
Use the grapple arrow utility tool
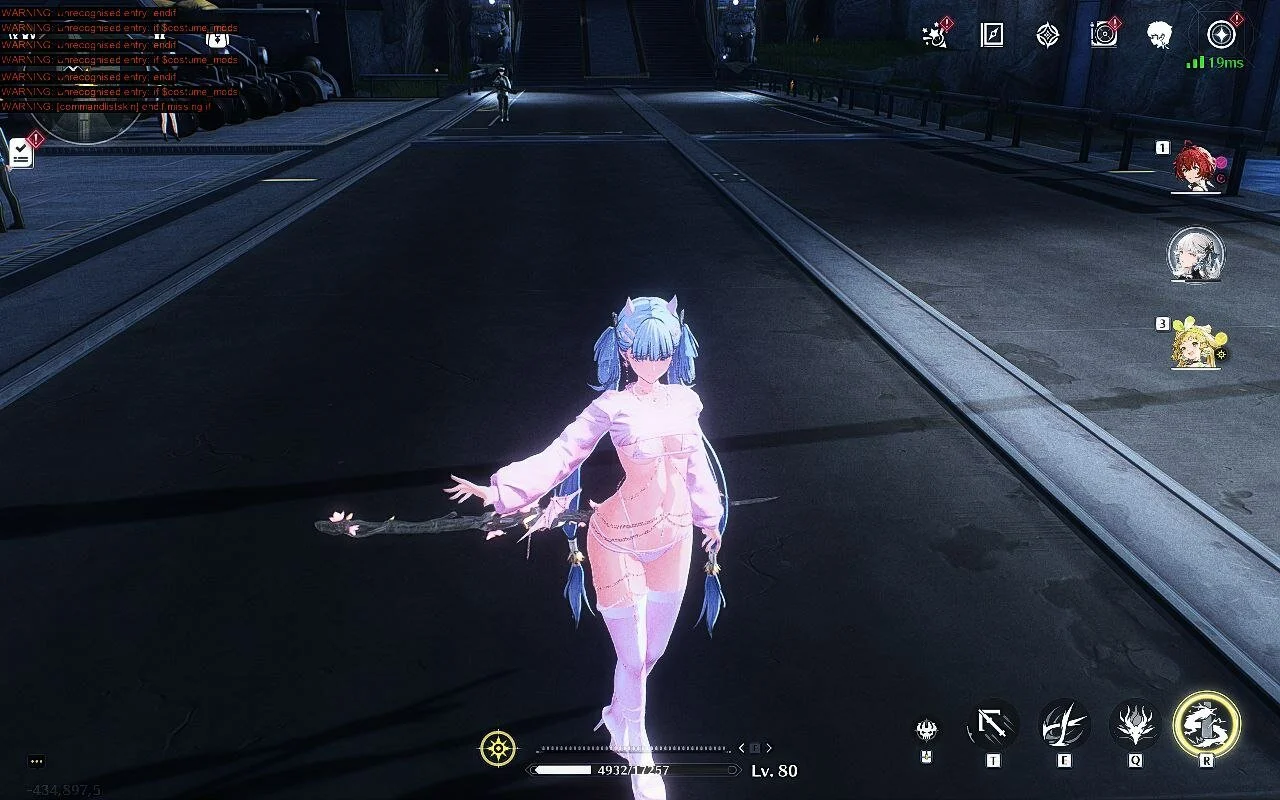pos(992,724)
